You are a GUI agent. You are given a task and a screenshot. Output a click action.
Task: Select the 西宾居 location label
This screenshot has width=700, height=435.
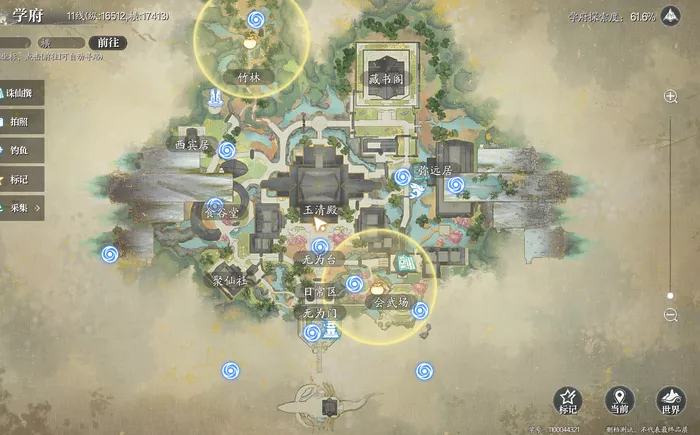pos(189,145)
